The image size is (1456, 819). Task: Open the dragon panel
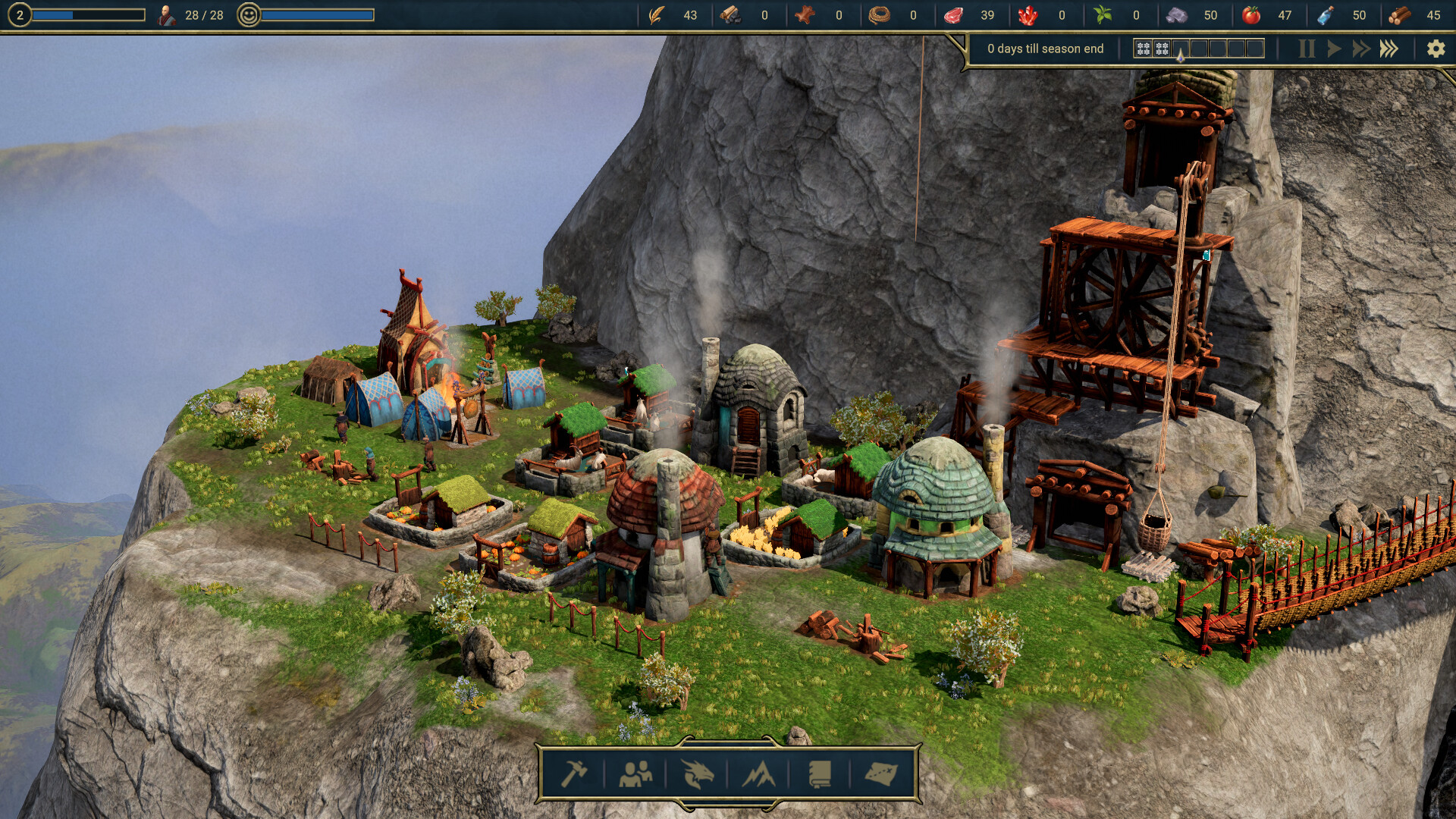697,773
